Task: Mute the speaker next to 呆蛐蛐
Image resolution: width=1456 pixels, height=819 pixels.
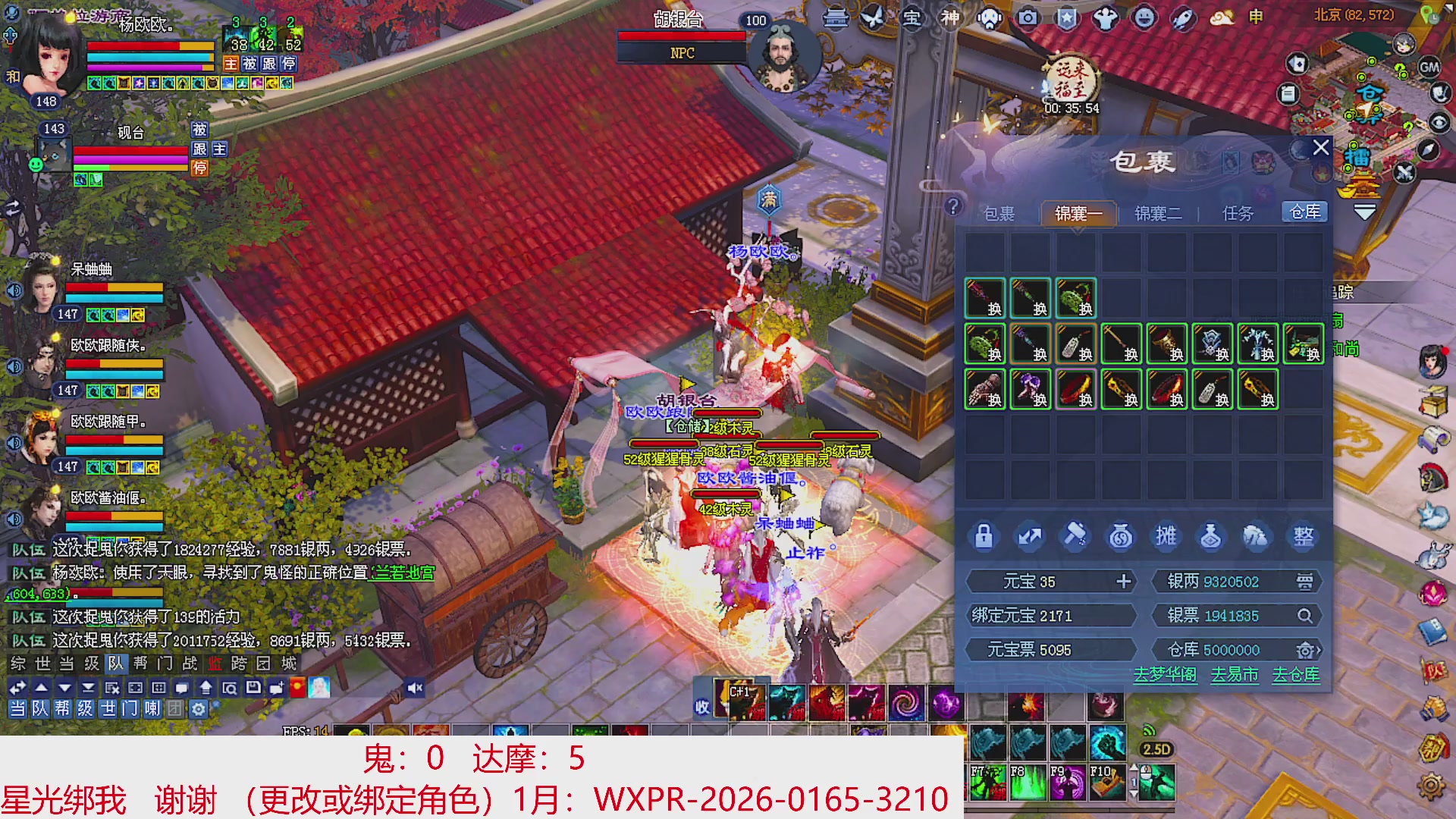Action: 13,290
